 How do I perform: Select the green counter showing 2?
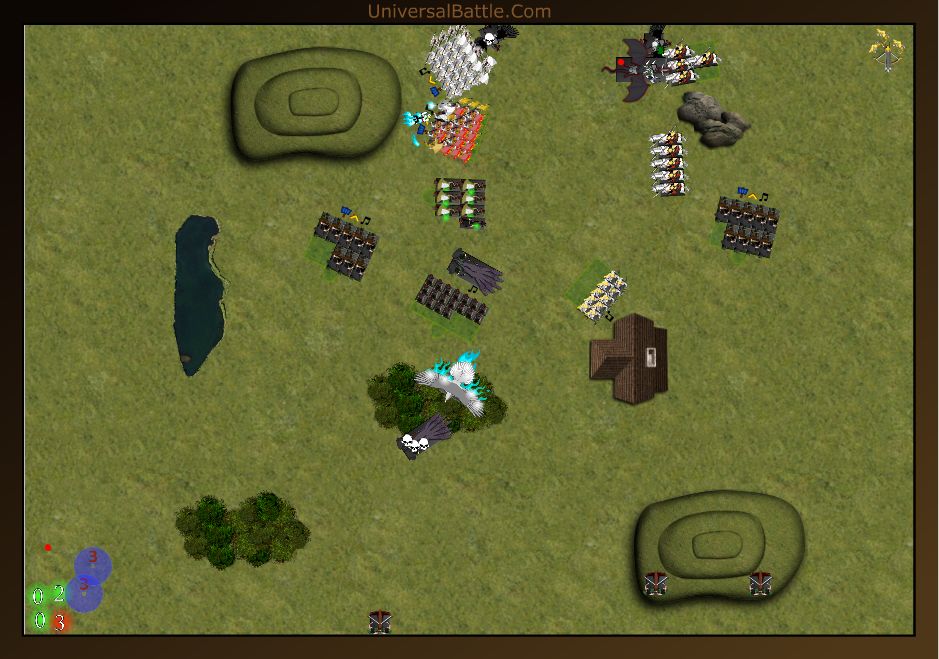(58, 595)
